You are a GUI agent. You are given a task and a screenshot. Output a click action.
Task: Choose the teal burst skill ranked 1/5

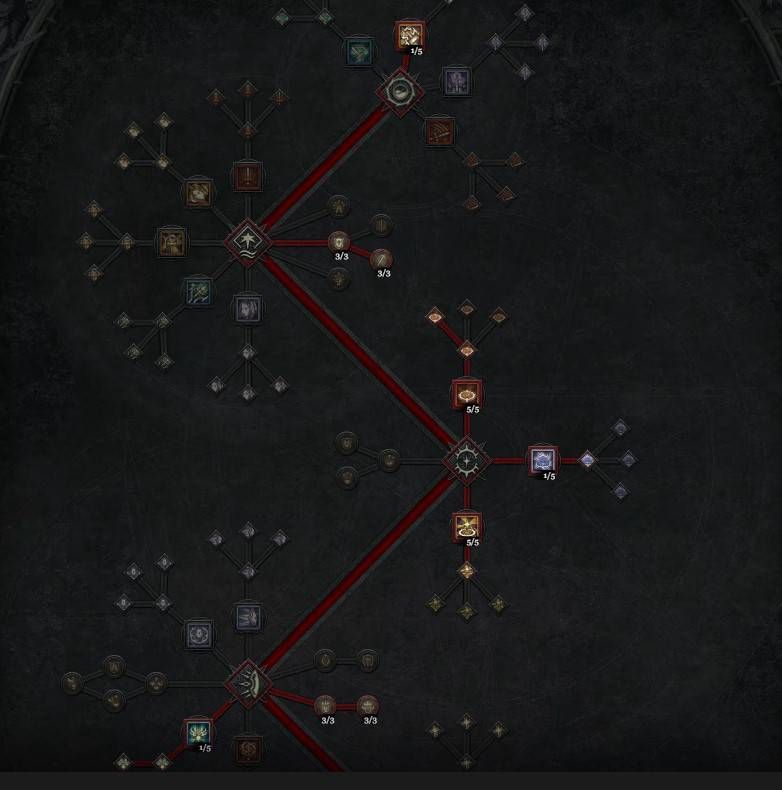coord(198,733)
